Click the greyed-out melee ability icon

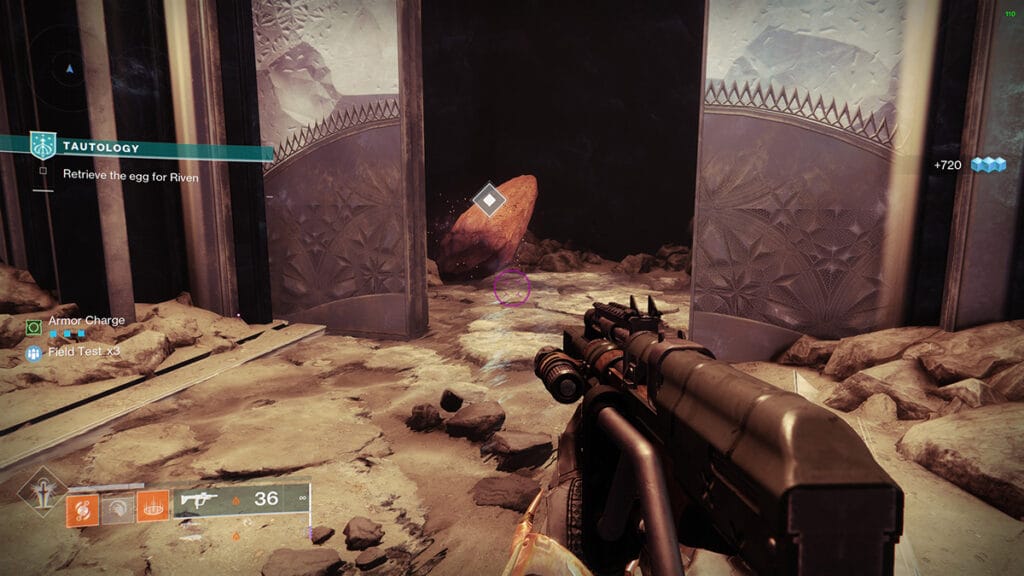click(118, 510)
